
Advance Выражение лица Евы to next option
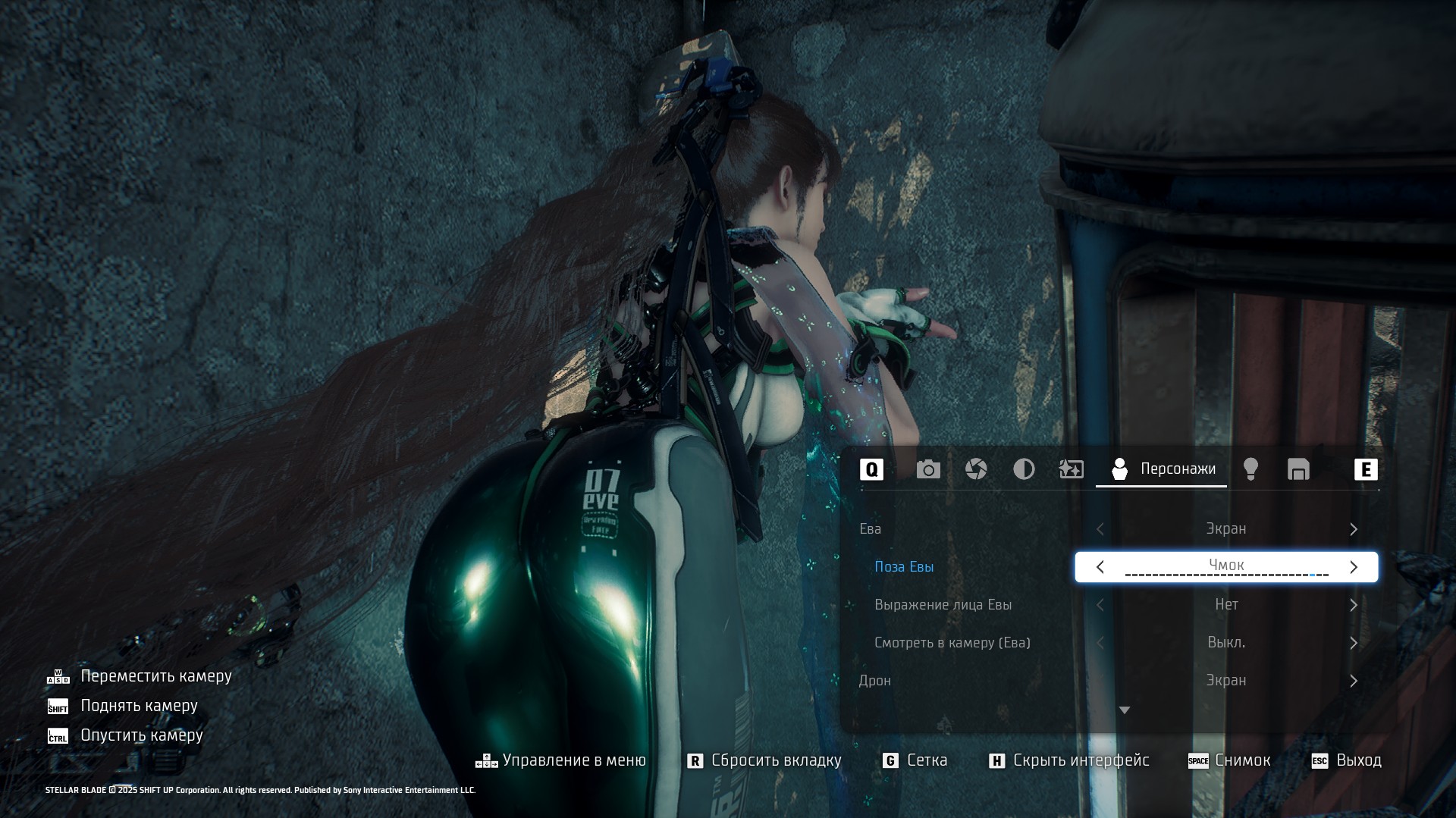coord(1354,605)
